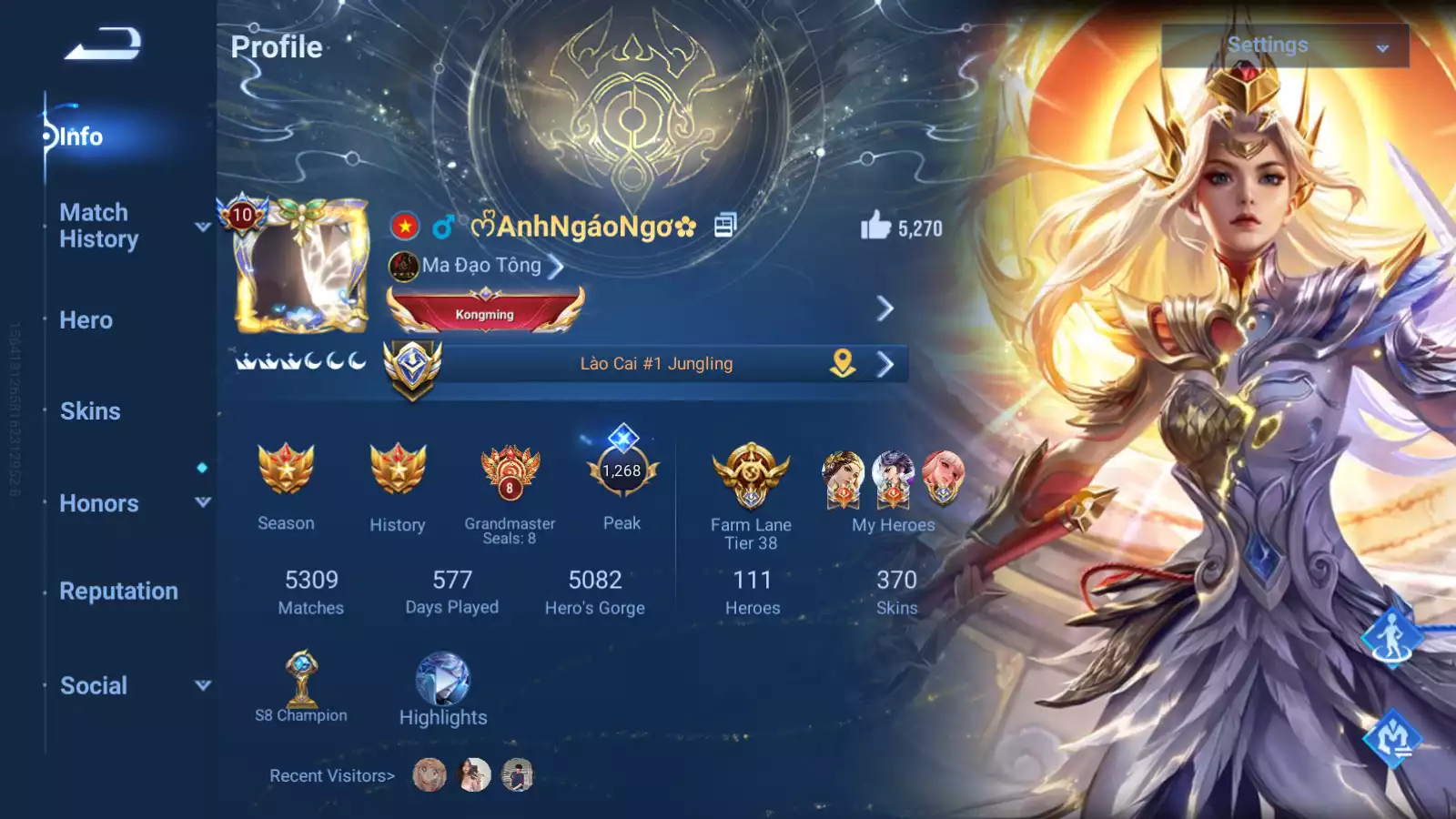Open the Ma Đạo Tông guild link
The width and height of the screenshot is (1456, 819).
coord(482,266)
